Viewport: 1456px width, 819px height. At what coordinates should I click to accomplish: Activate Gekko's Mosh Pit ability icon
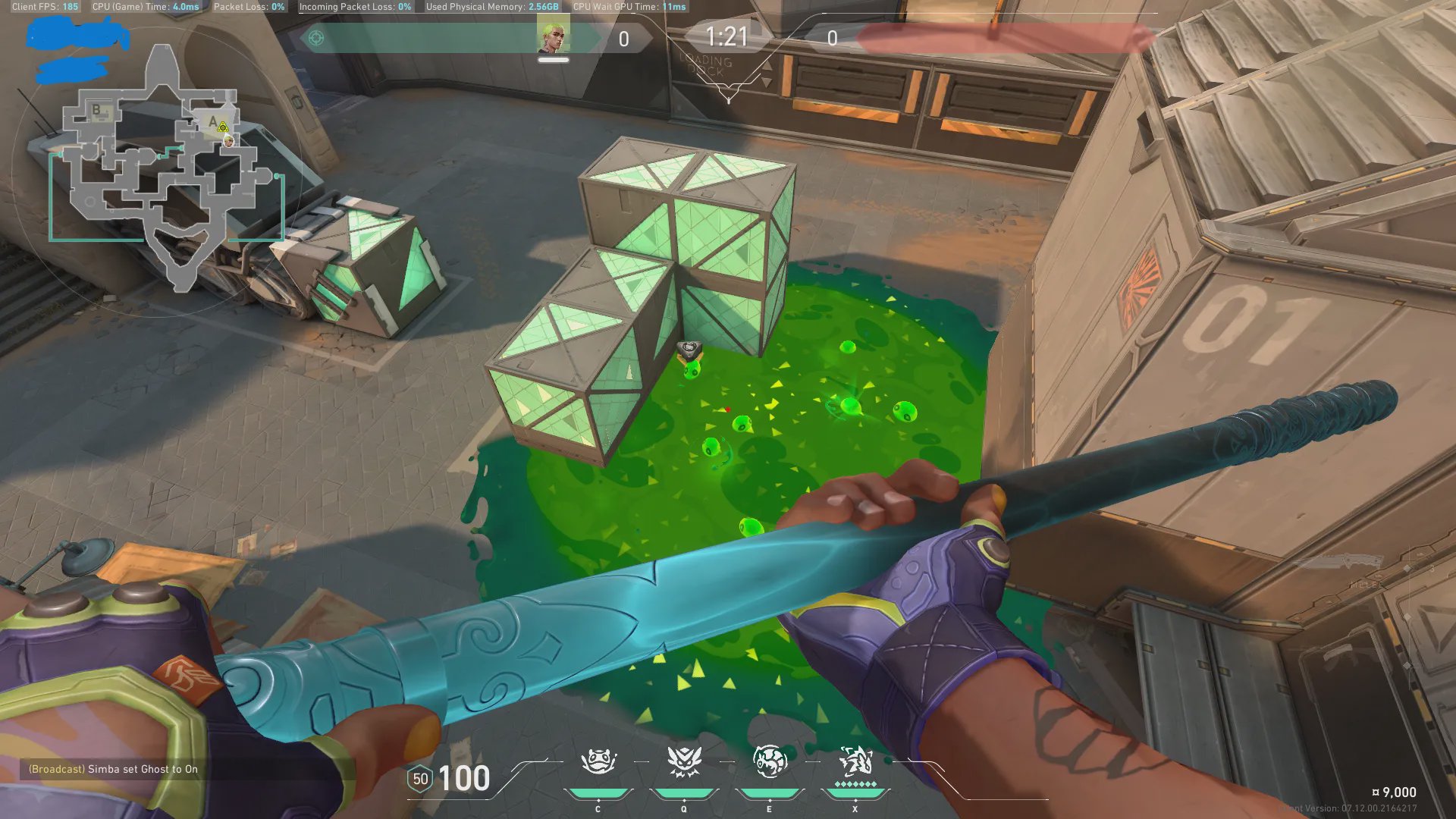pyautogui.click(x=598, y=761)
